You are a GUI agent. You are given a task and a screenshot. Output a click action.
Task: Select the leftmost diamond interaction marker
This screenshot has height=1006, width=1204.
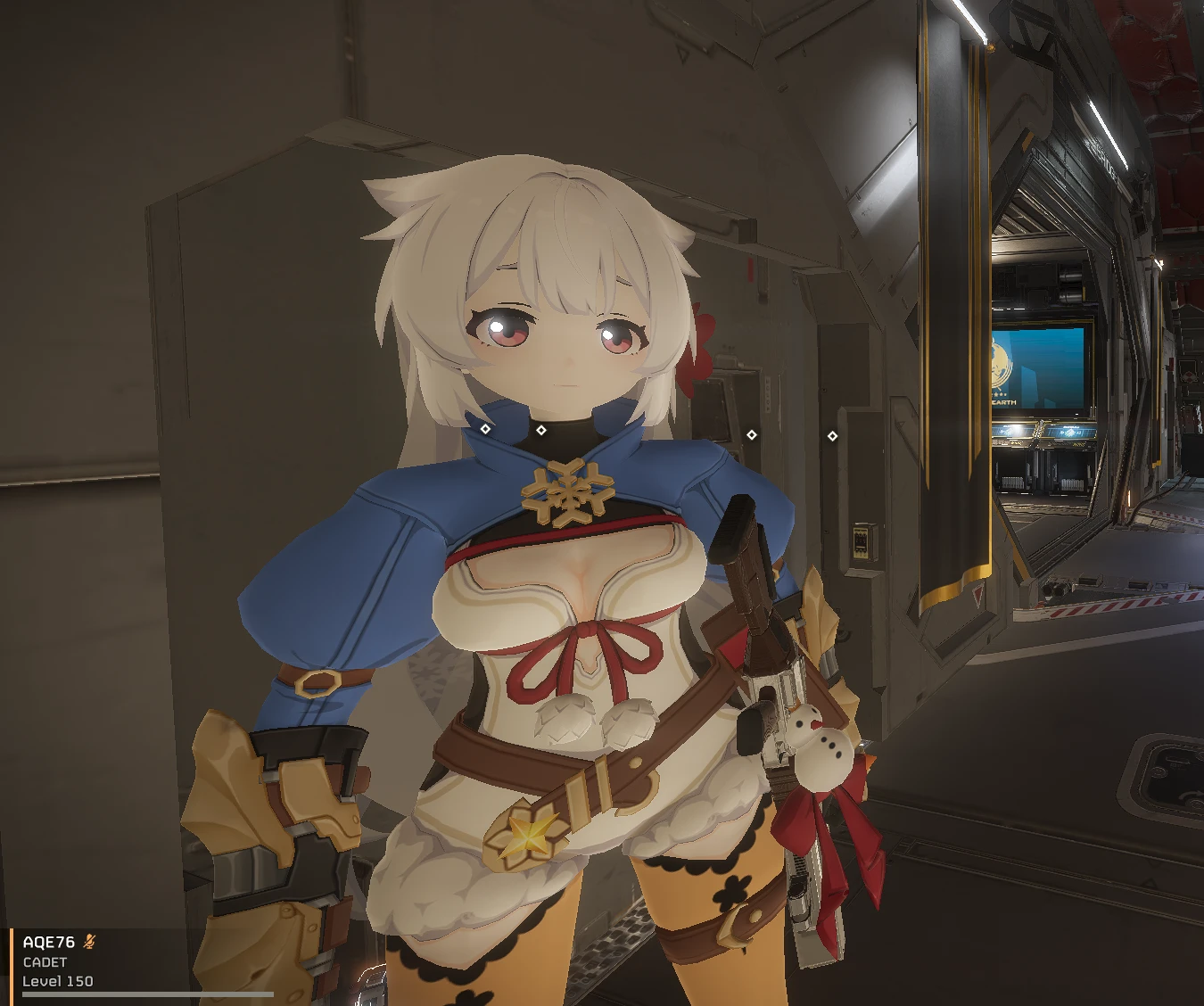click(486, 429)
